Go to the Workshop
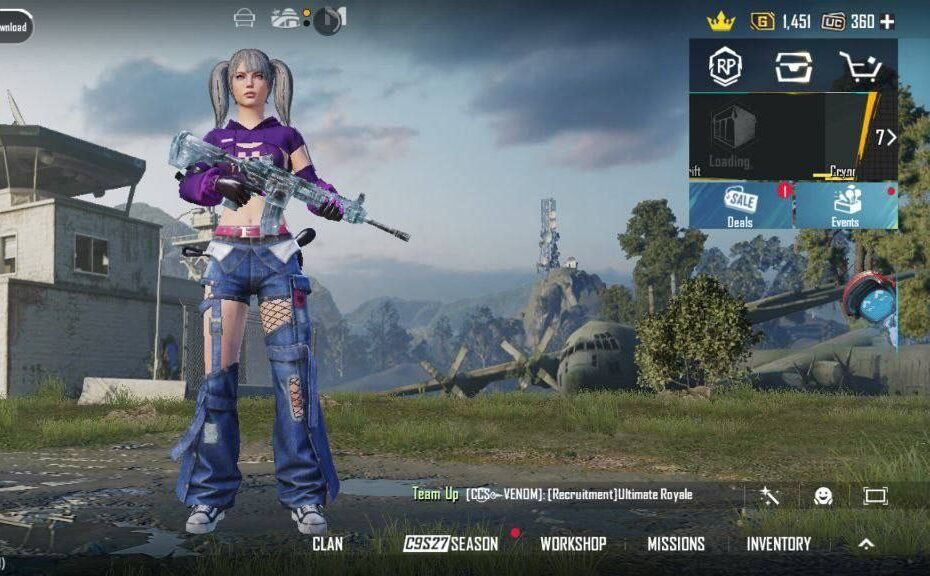This screenshot has height=576, width=930. [573, 544]
